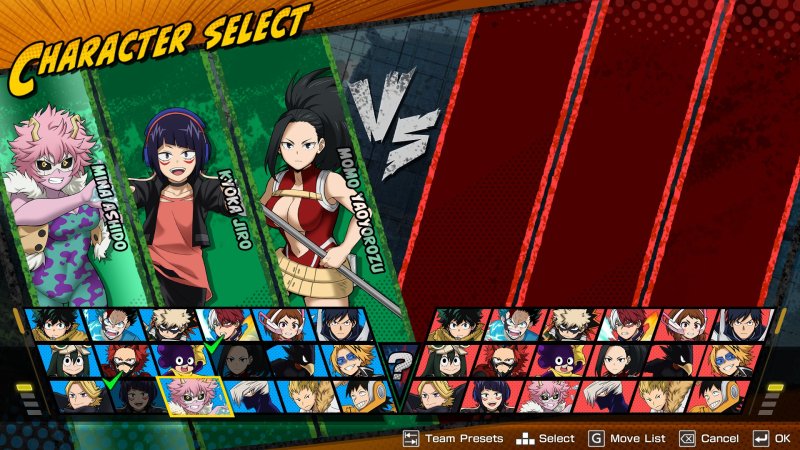This screenshot has width=800, height=450.
Task: Pick Uraraka on the blue left roster
Action: pos(283,324)
